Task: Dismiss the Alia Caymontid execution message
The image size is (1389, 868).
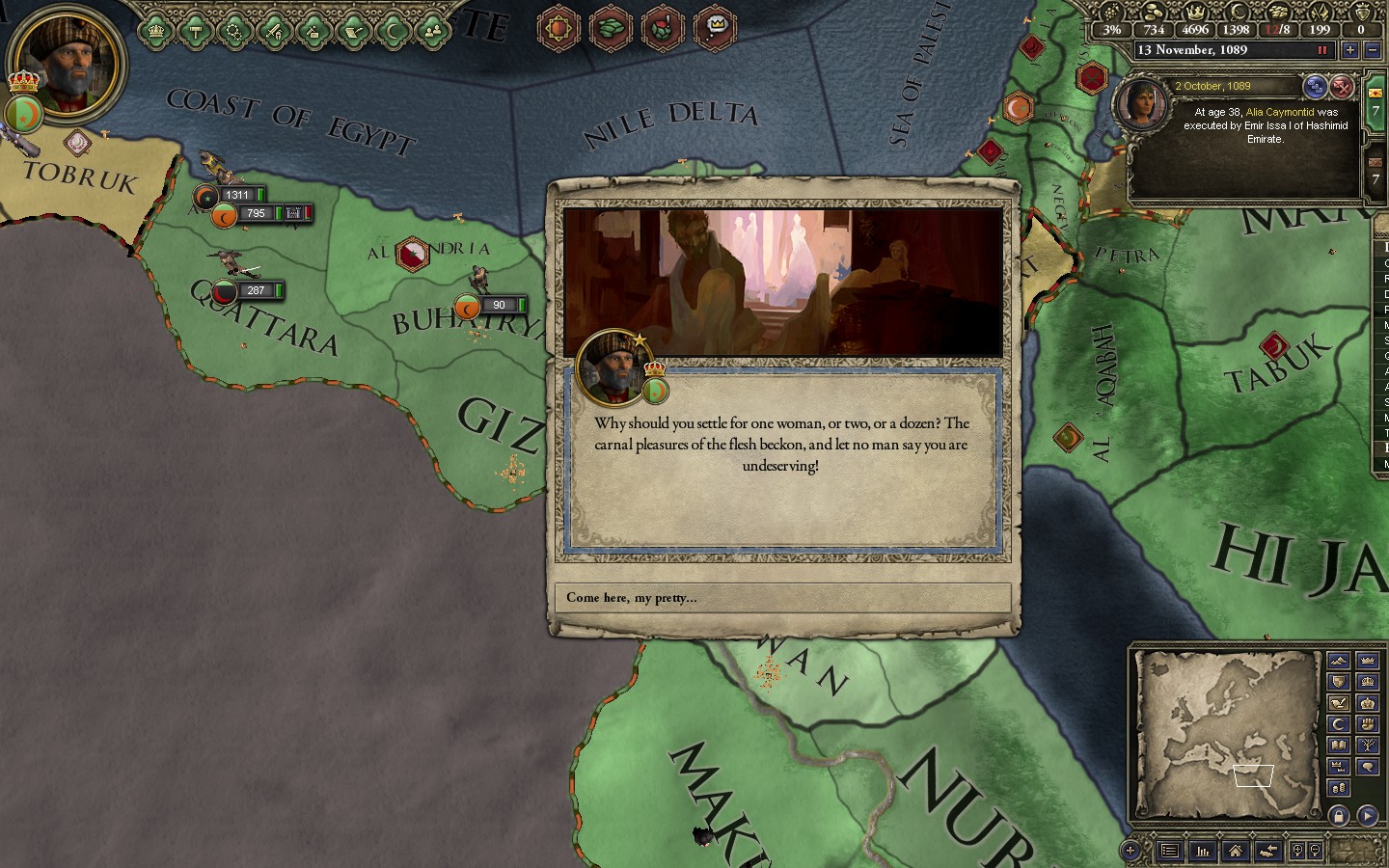Action: point(1341,88)
